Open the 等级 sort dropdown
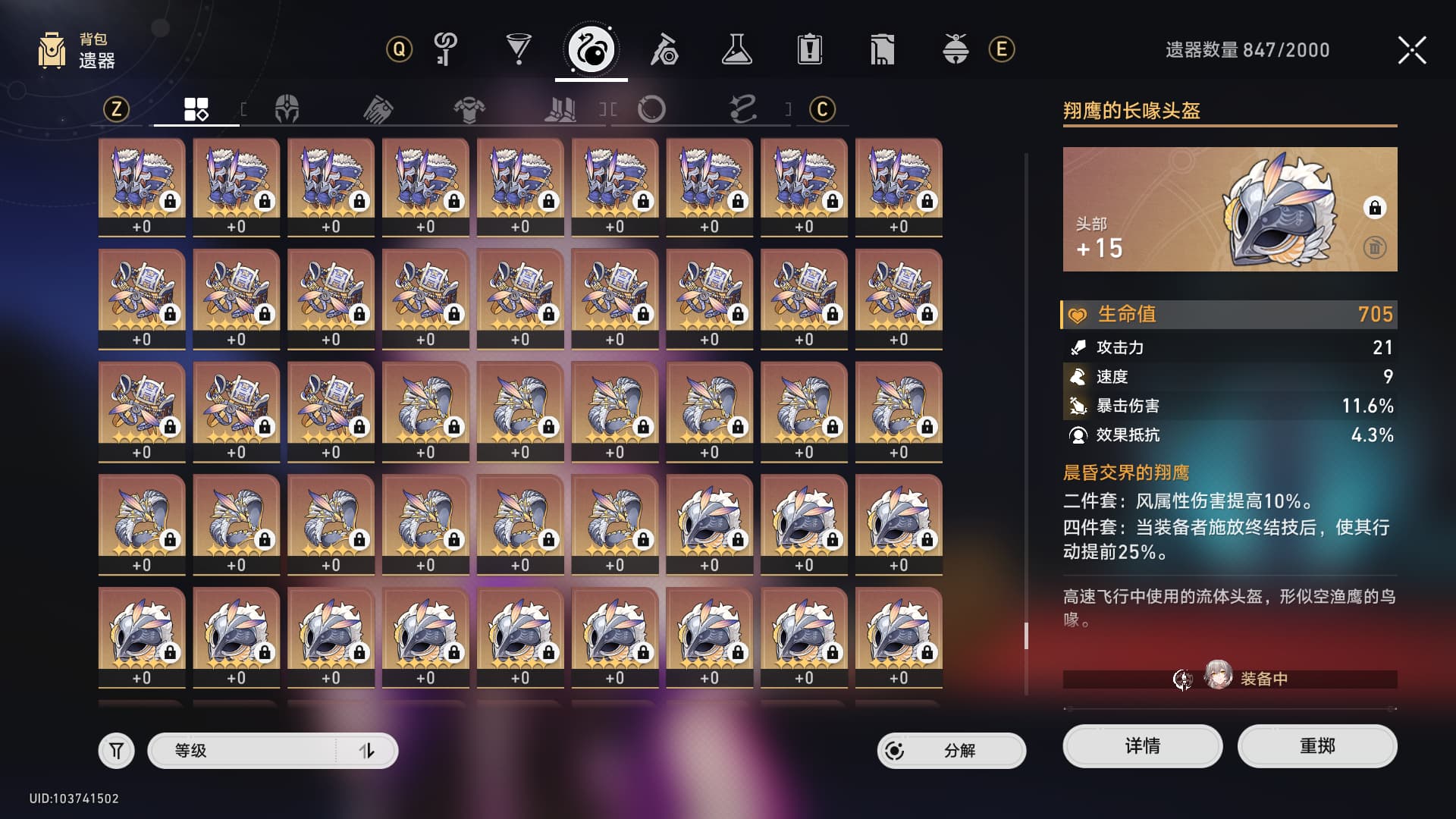The image size is (1456, 819). [243, 751]
